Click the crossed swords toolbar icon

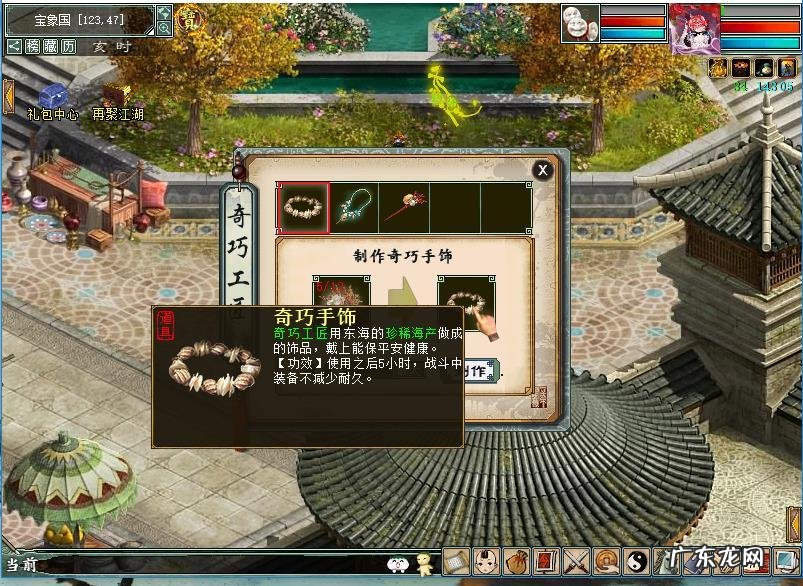click(576, 562)
